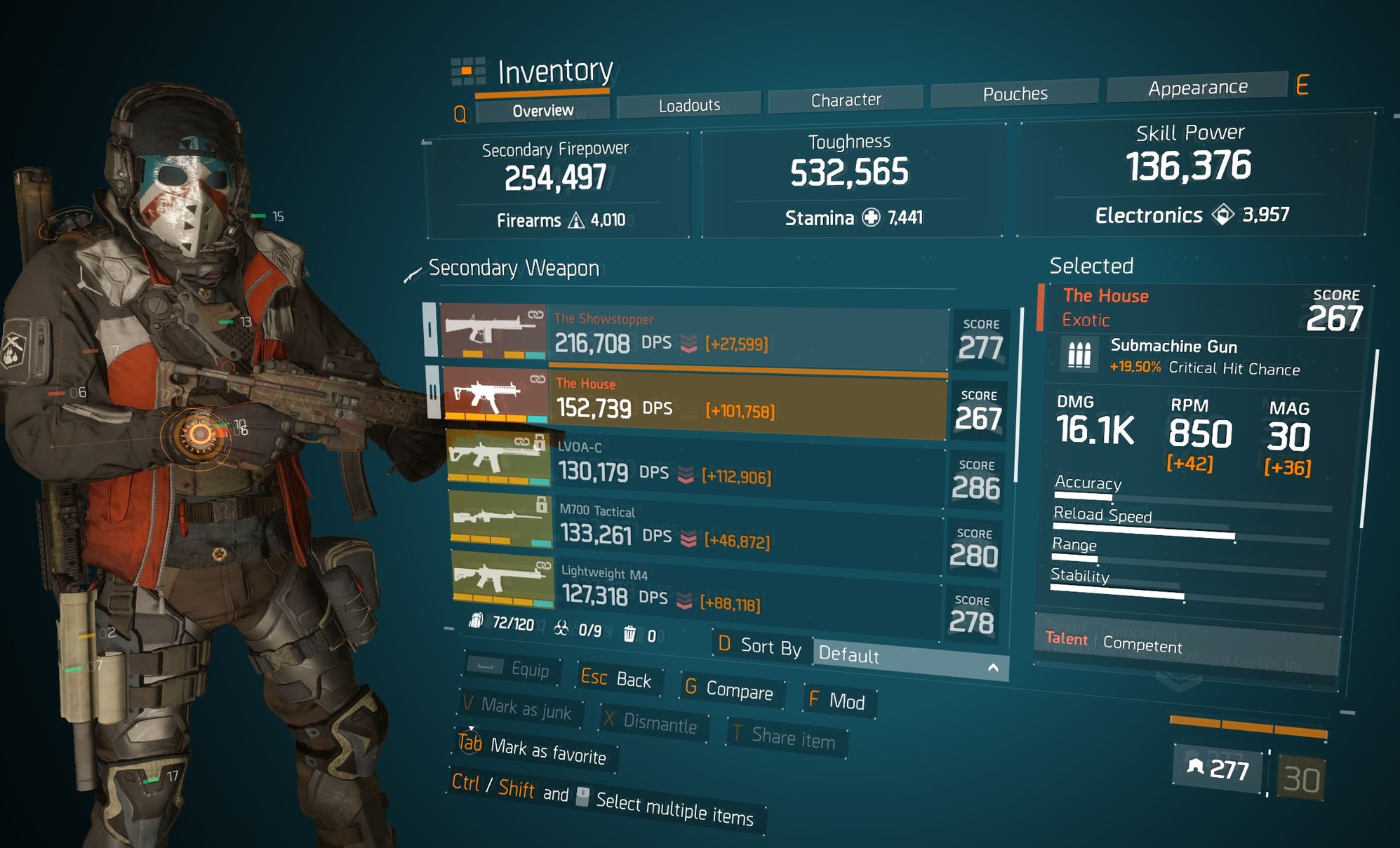Open the Pouches tab
Image resolution: width=1400 pixels, height=848 pixels.
click(x=1015, y=94)
